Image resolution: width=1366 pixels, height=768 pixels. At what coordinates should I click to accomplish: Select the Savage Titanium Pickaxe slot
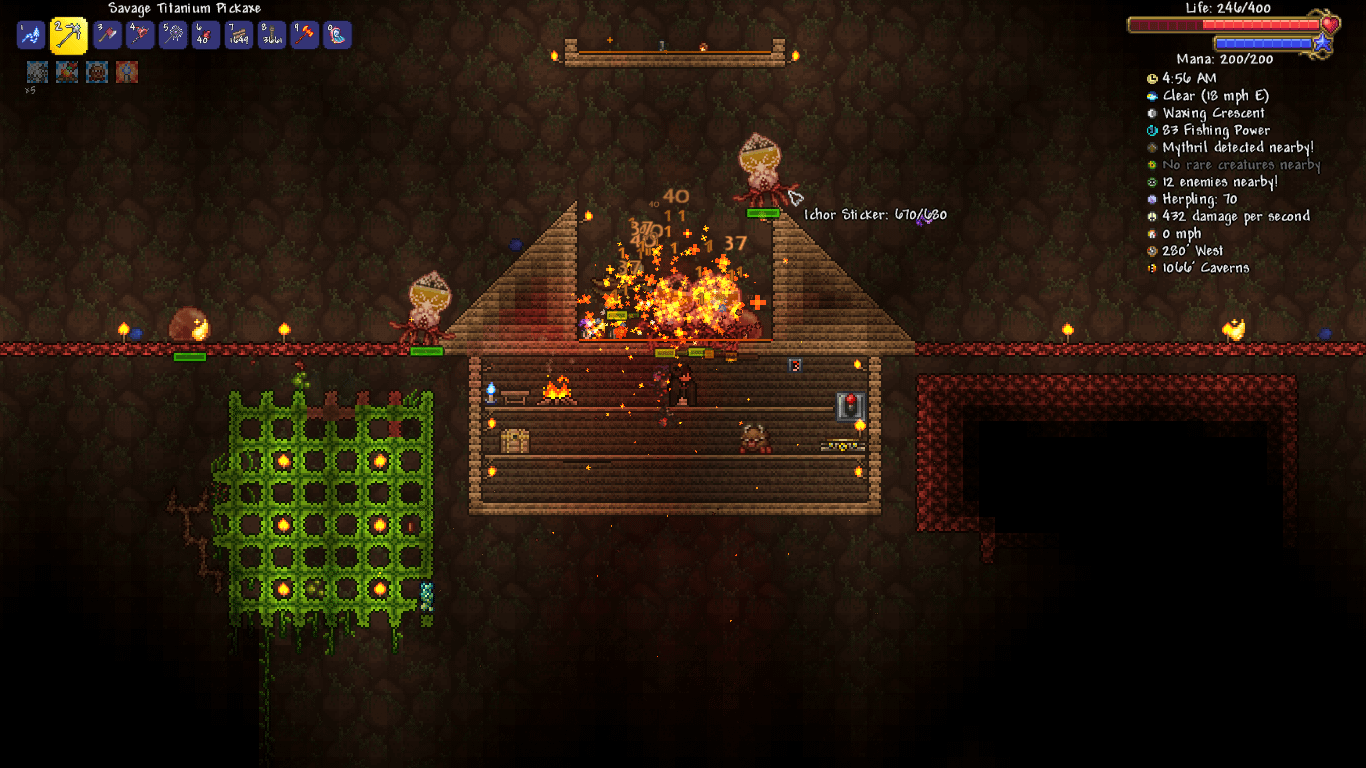(69, 35)
